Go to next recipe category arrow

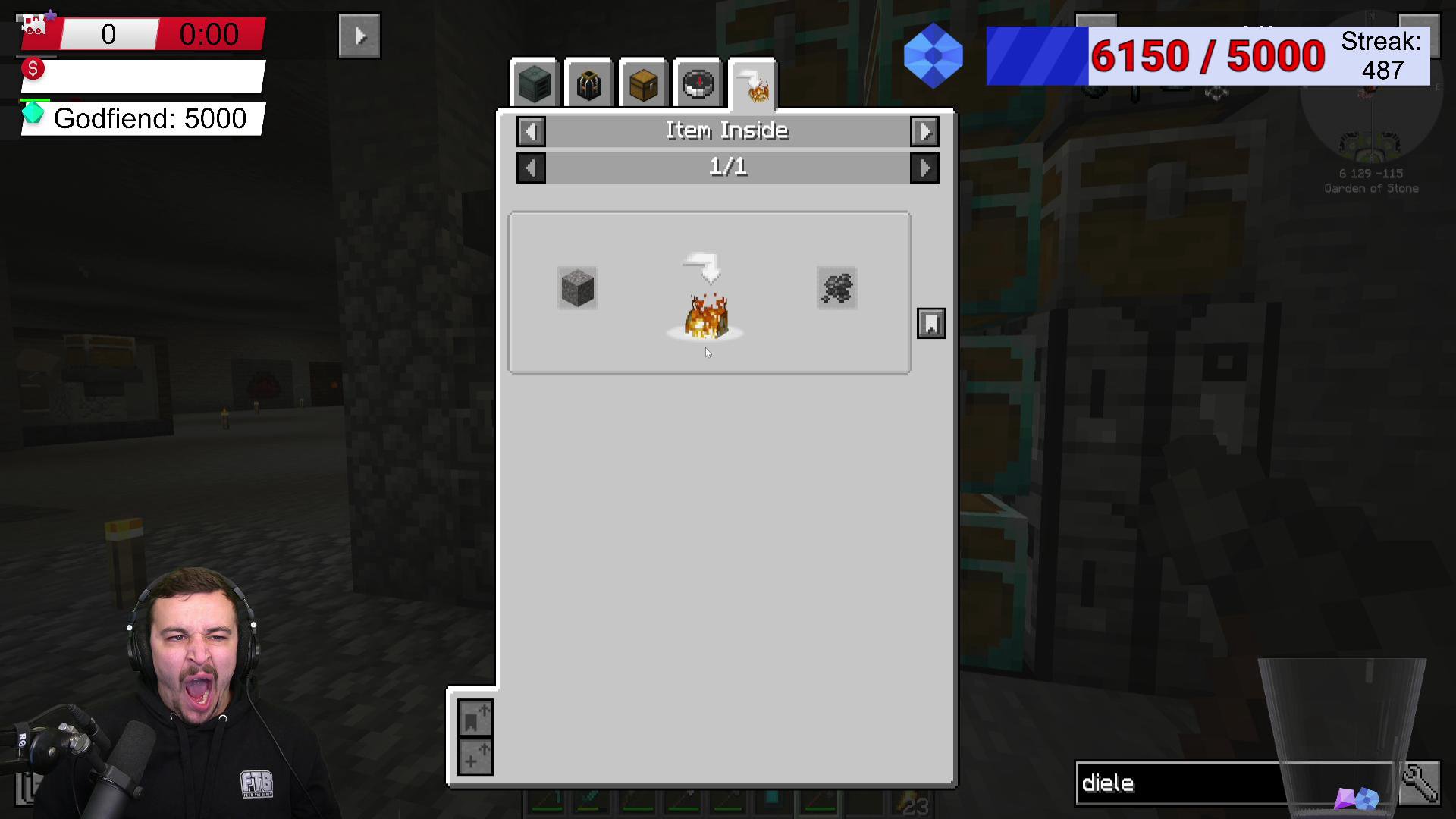(x=924, y=132)
